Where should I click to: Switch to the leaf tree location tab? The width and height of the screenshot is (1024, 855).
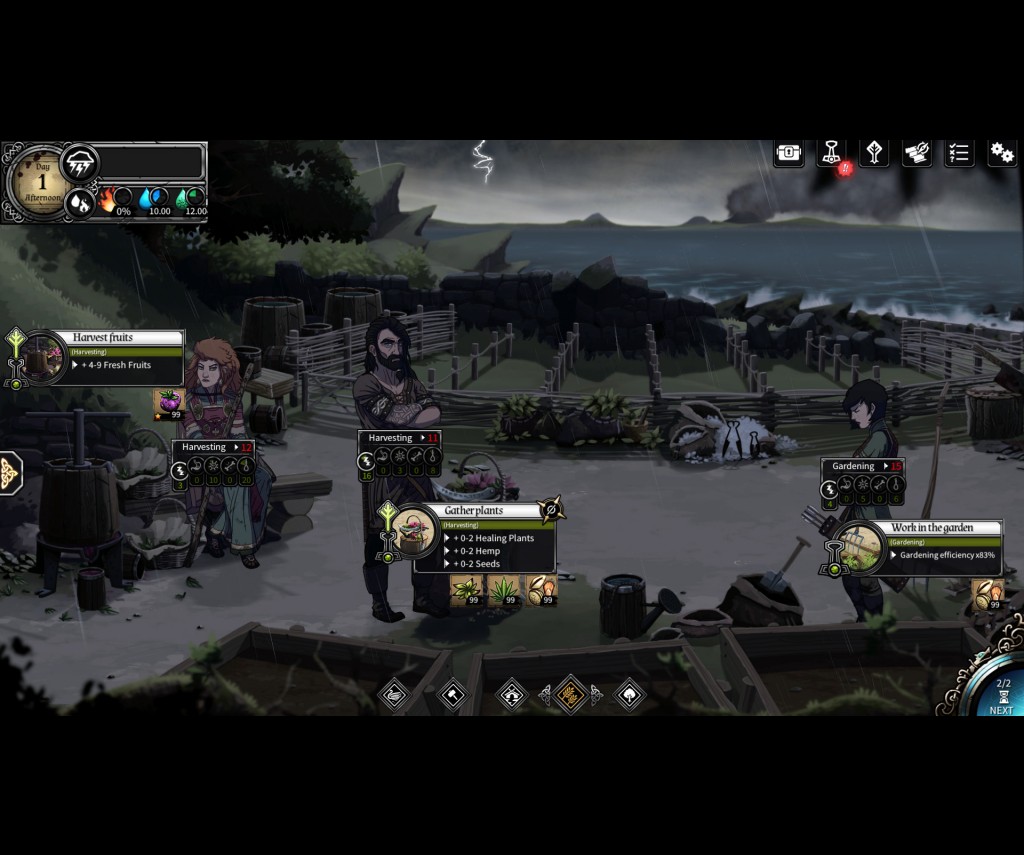(630, 694)
